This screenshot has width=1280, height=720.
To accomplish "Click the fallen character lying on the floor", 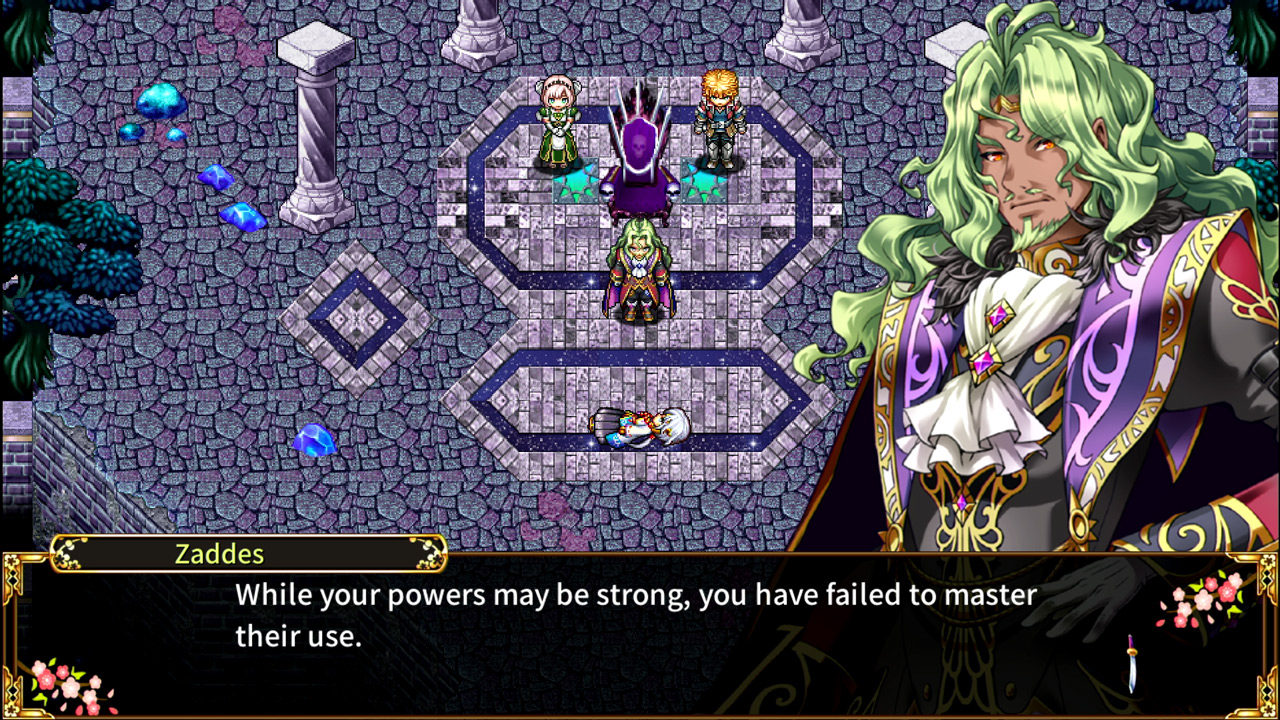I will [x=640, y=425].
